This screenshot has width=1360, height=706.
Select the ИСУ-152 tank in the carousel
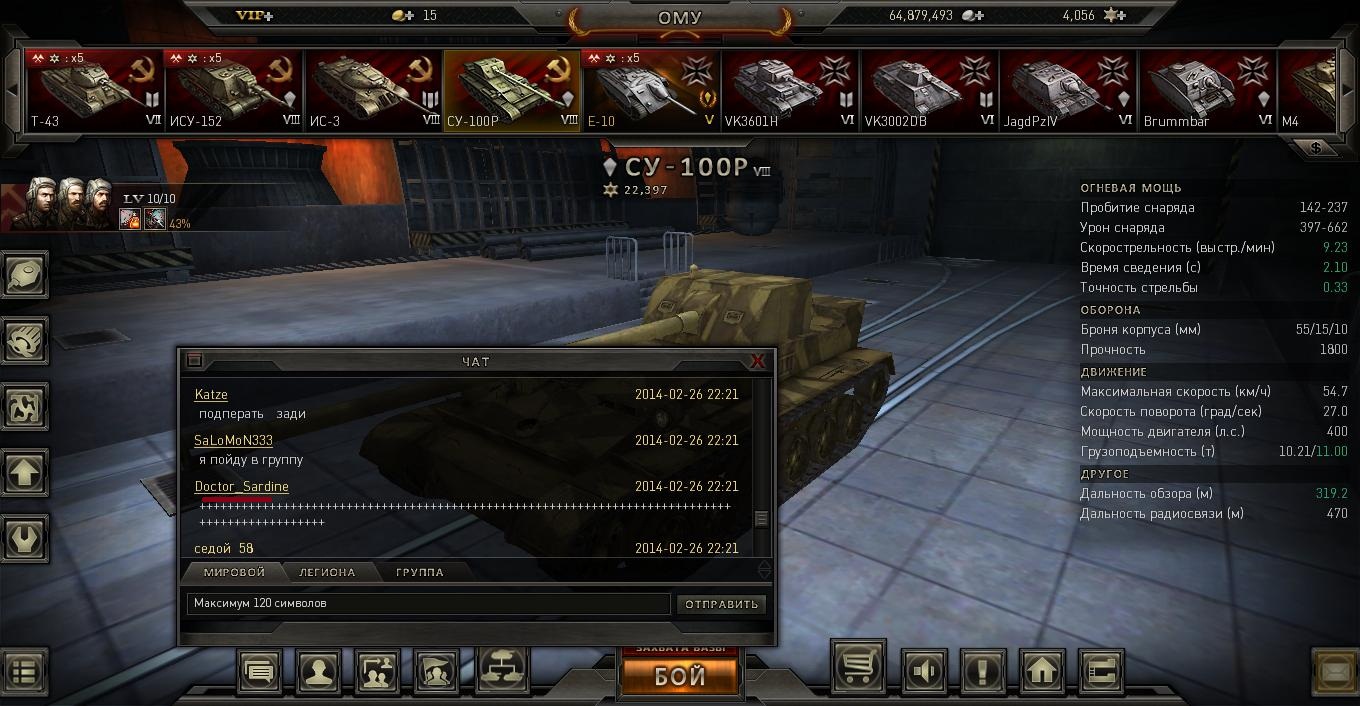[x=234, y=91]
